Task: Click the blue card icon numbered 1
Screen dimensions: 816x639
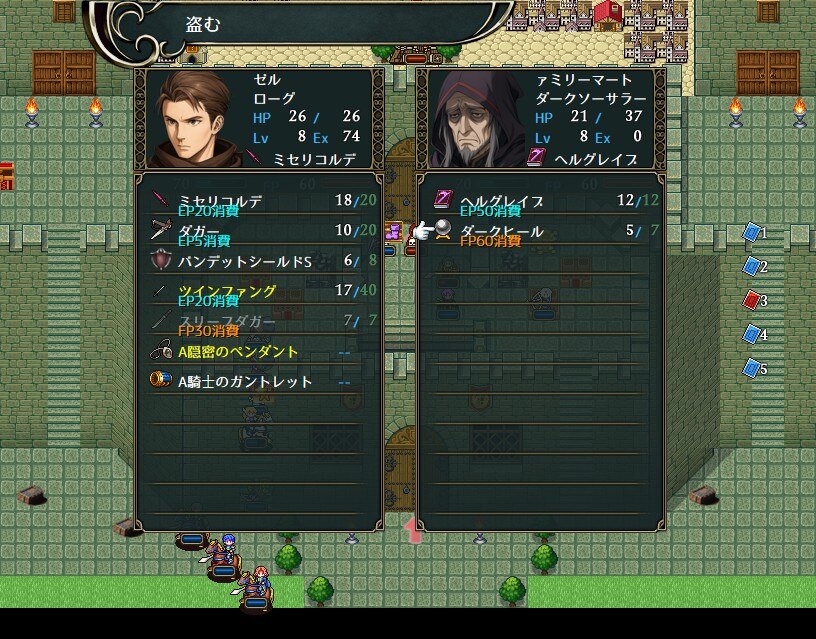Action: point(752,233)
